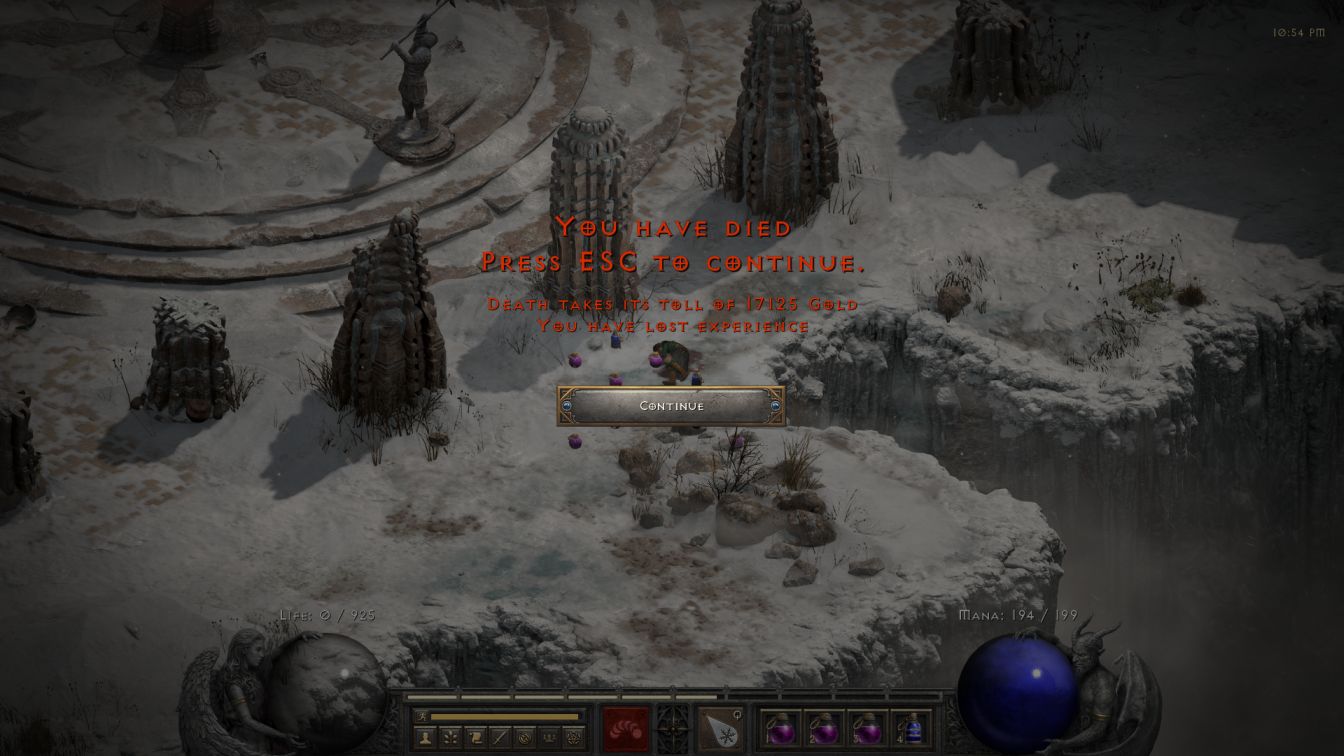Use the purple potion in belt slot 3
1344x756 pixels.
(867, 728)
